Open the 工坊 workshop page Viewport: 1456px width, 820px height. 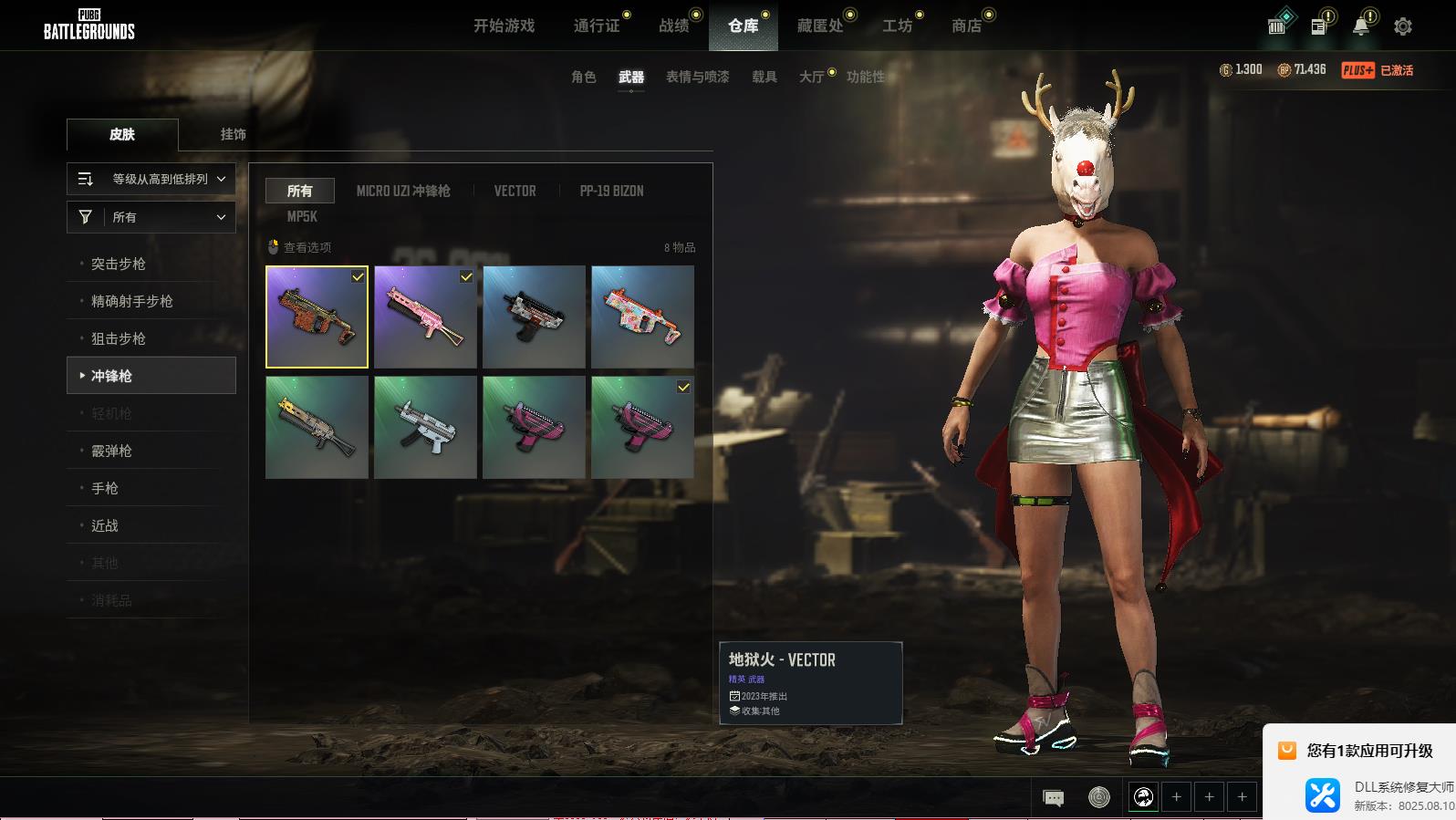pyautogui.click(x=897, y=26)
